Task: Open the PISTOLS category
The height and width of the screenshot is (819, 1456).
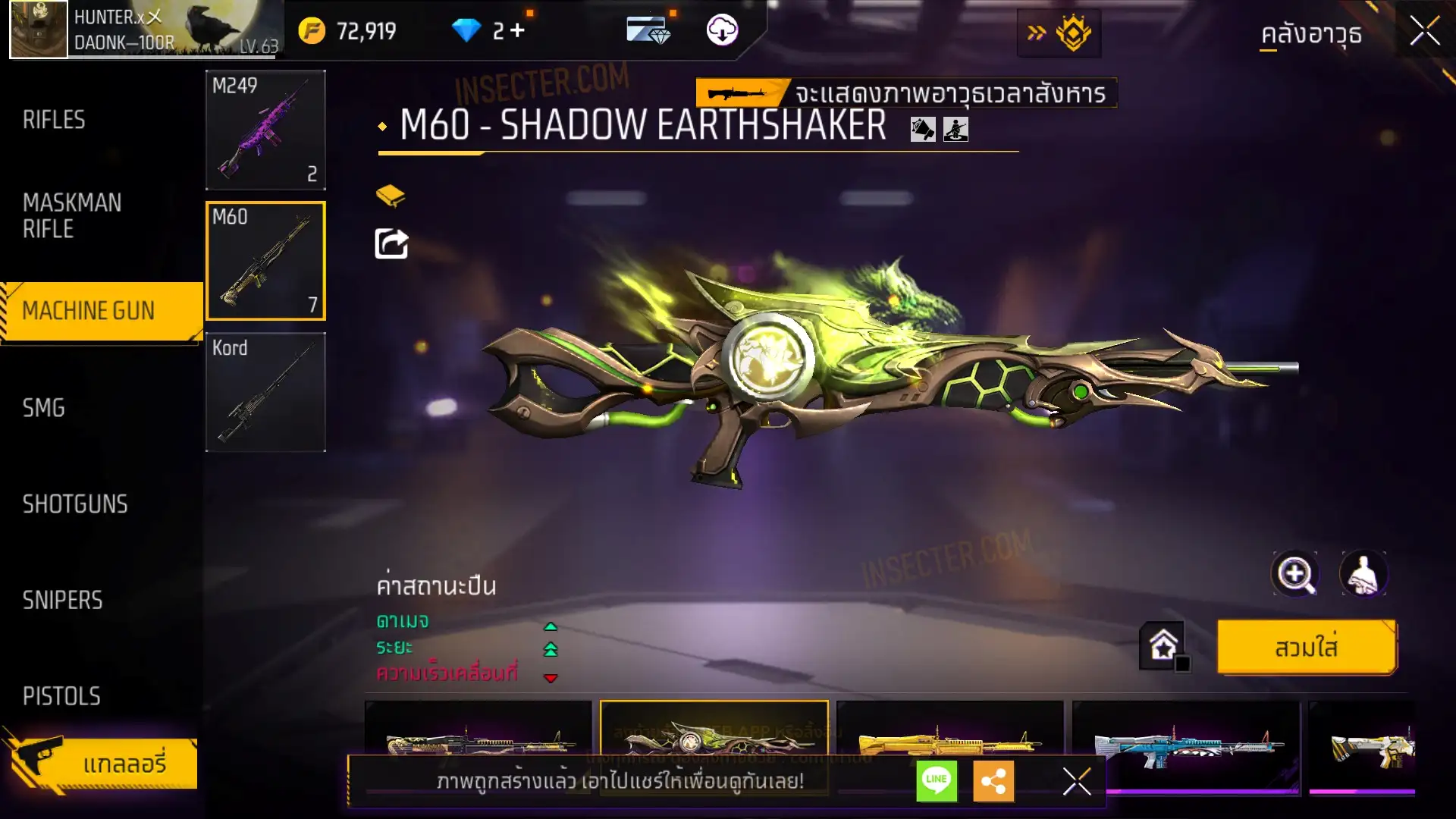Action: pyautogui.click(x=61, y=696)
